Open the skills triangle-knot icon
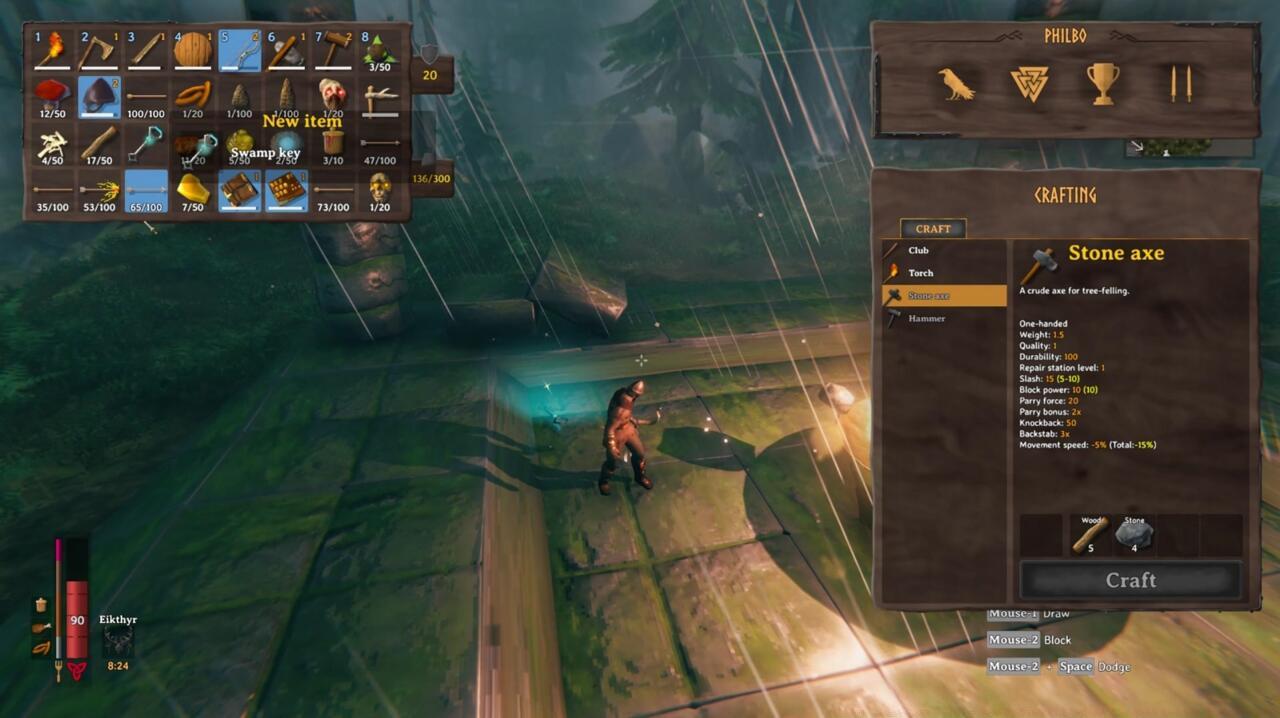Image resolution: width=1280 pixels, height=718 pixels. (1029, 85)
